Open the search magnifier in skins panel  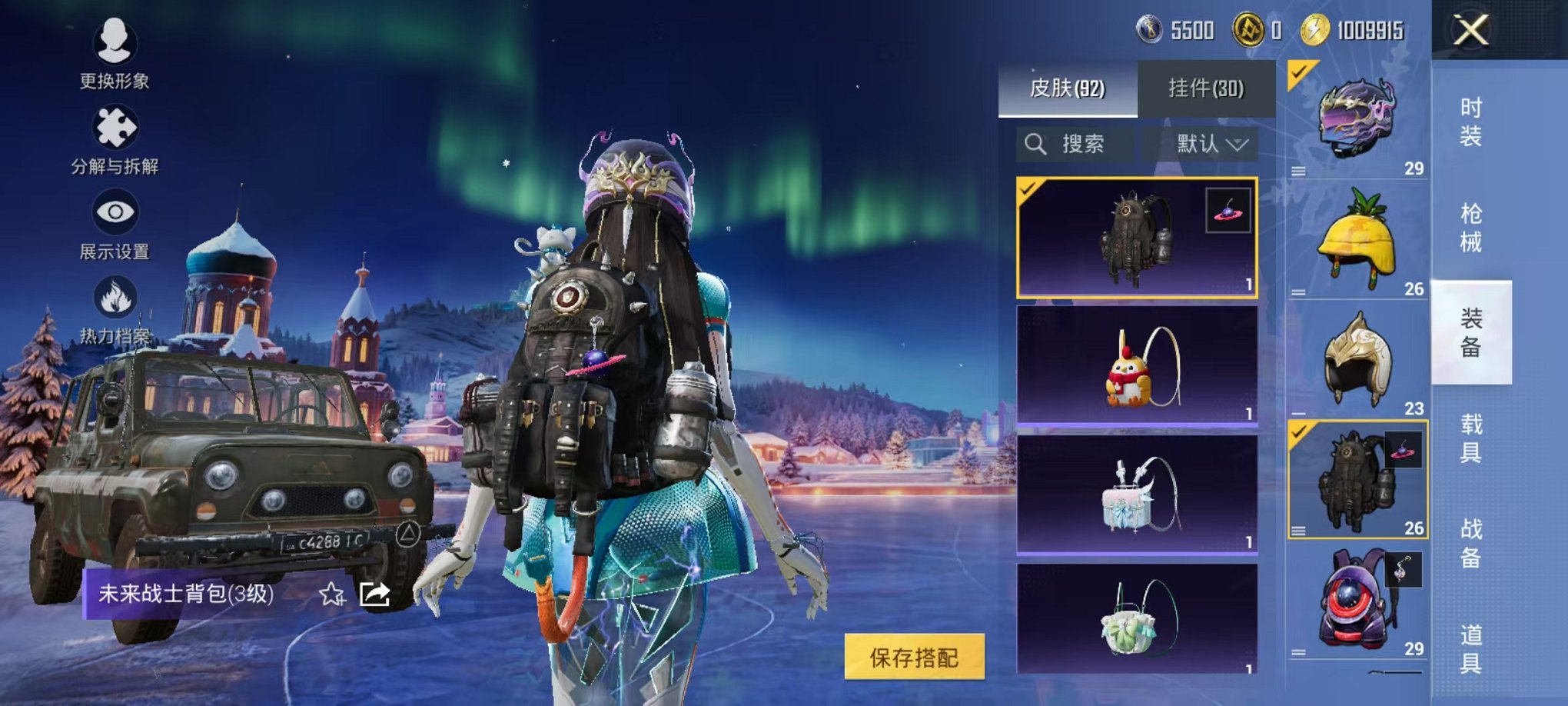click(1036, 144)
